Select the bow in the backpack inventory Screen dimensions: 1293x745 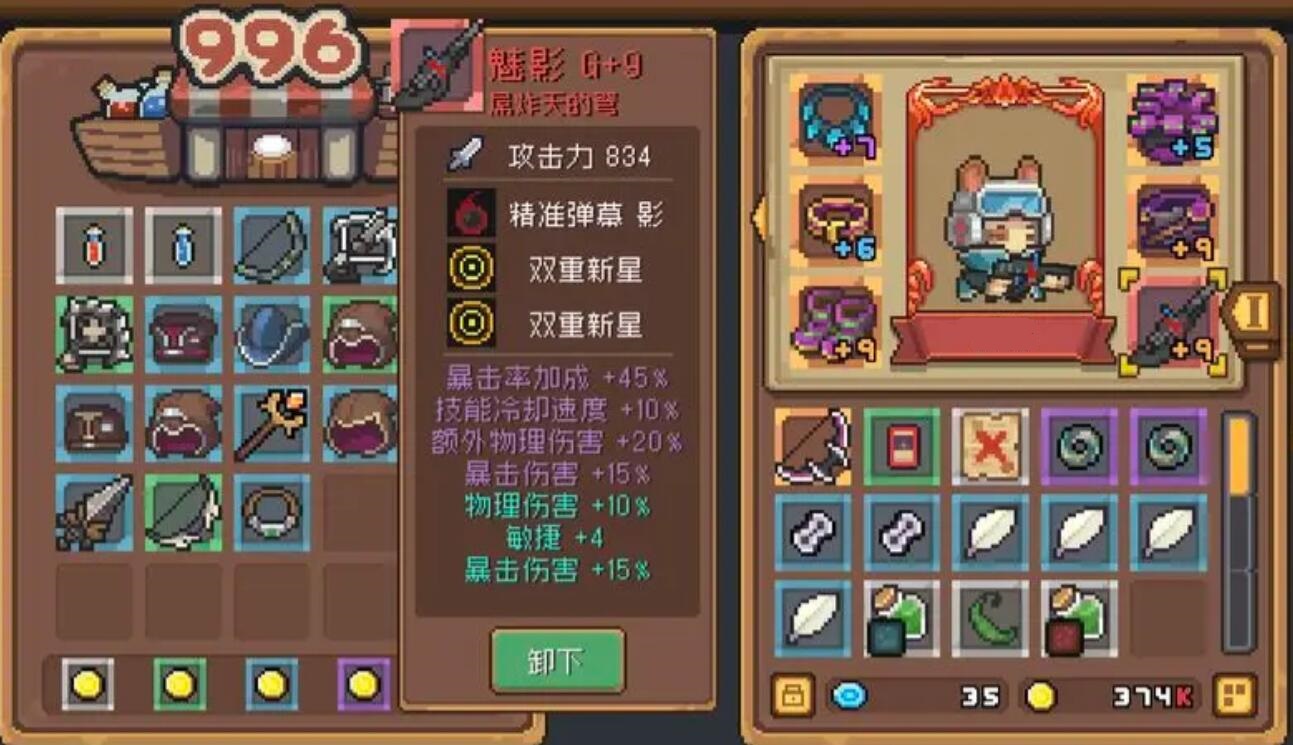point(813,447)
